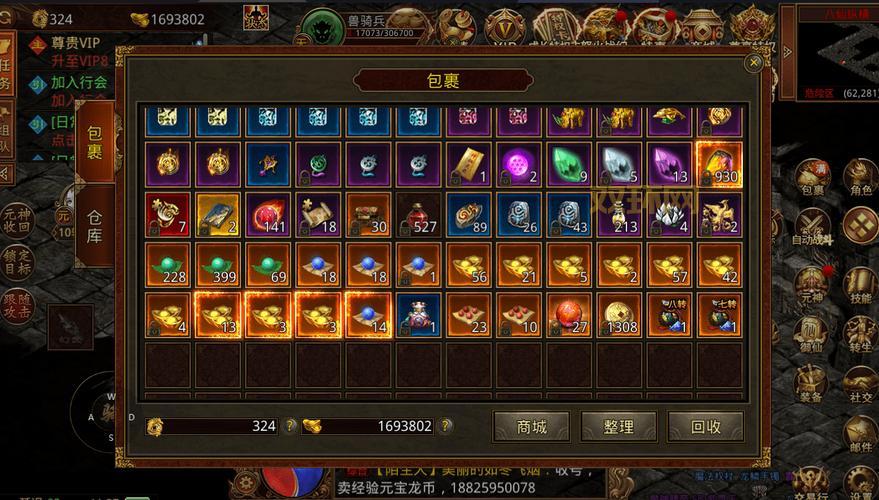This screenshot has width=879, height=500.
Task: Select the red fire orb stack of 141
Action: (x=269, y=214)
